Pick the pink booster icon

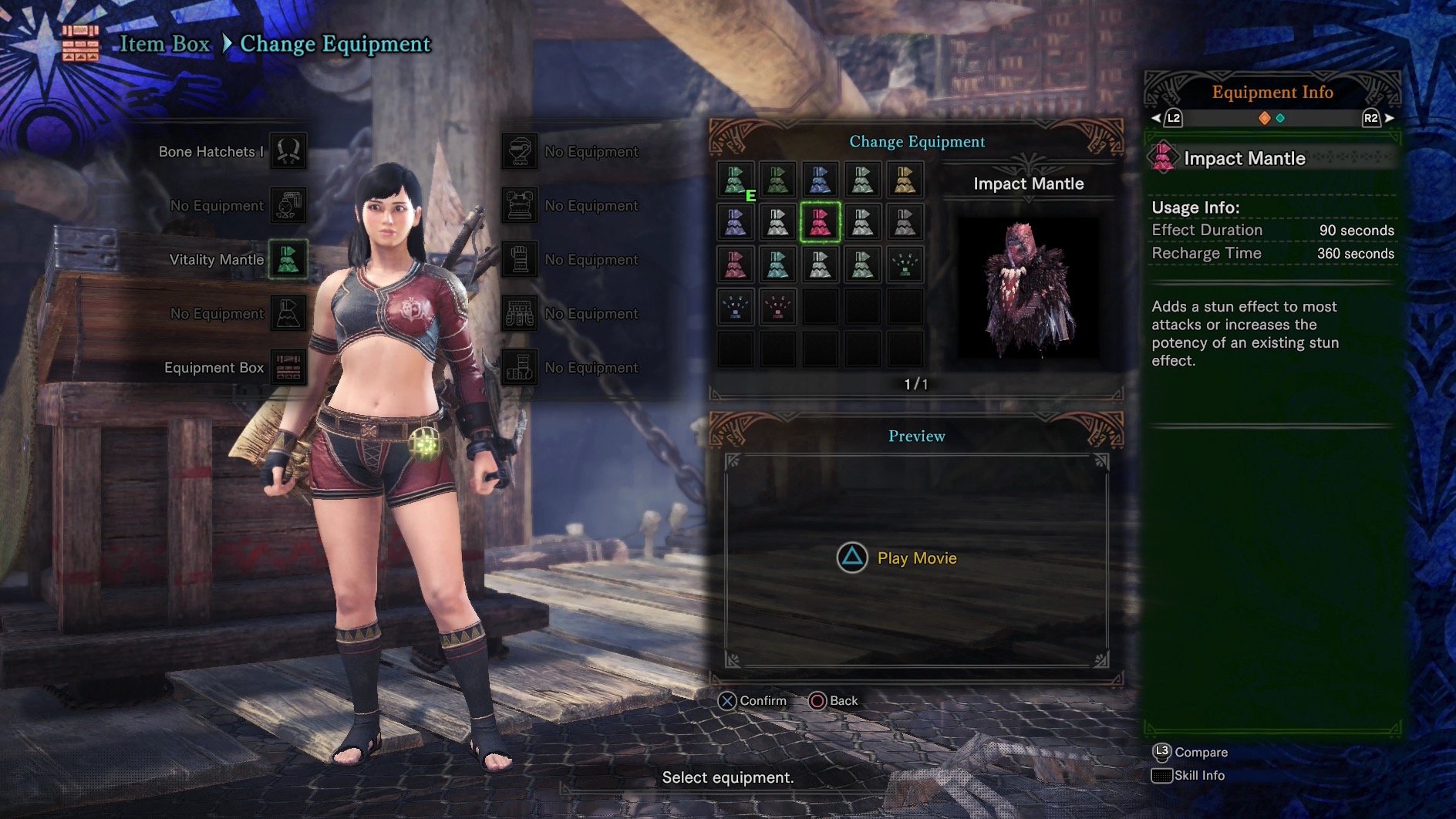pos(777,307)
